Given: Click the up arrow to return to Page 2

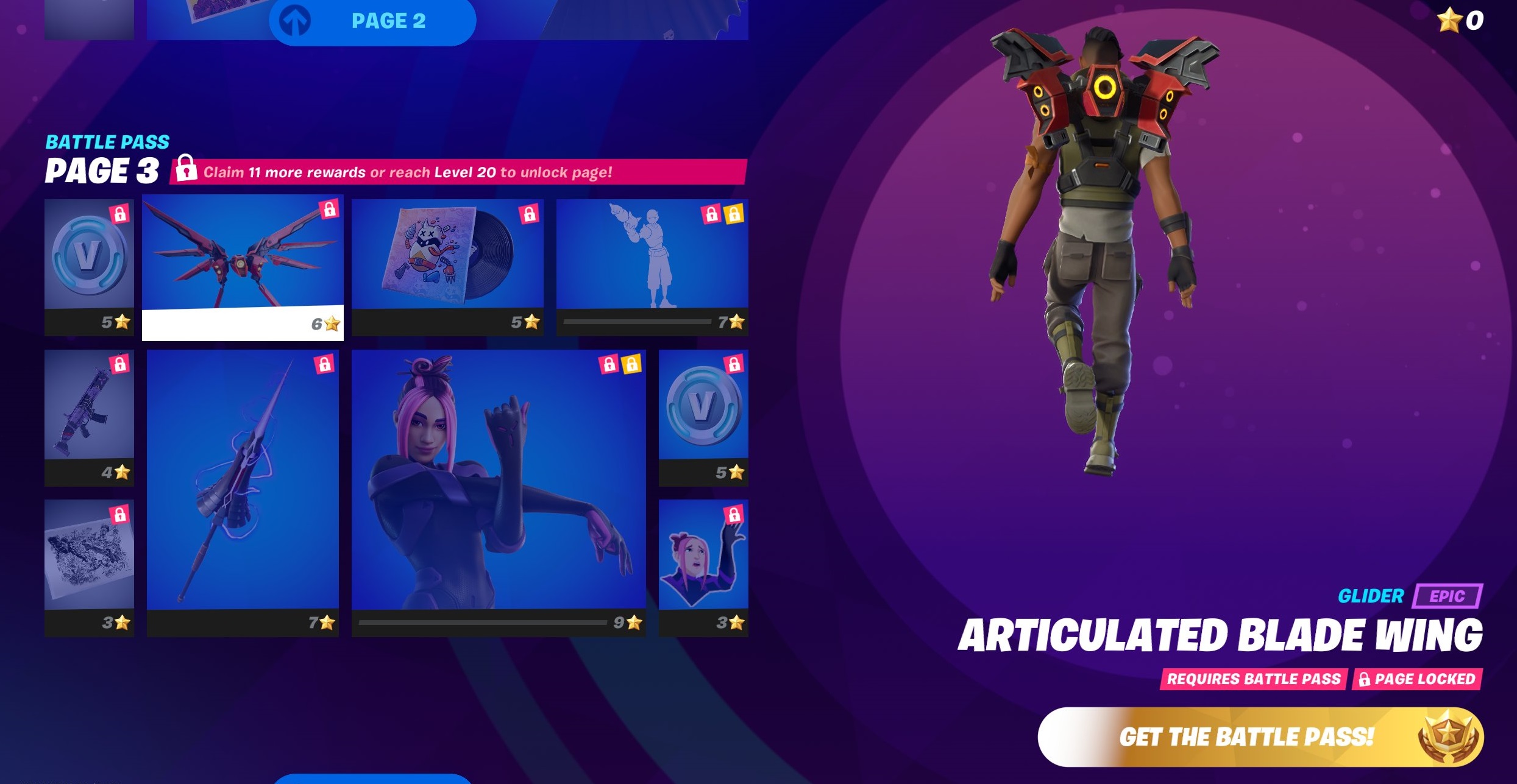Looking at the screenshot, I should 293,20.
